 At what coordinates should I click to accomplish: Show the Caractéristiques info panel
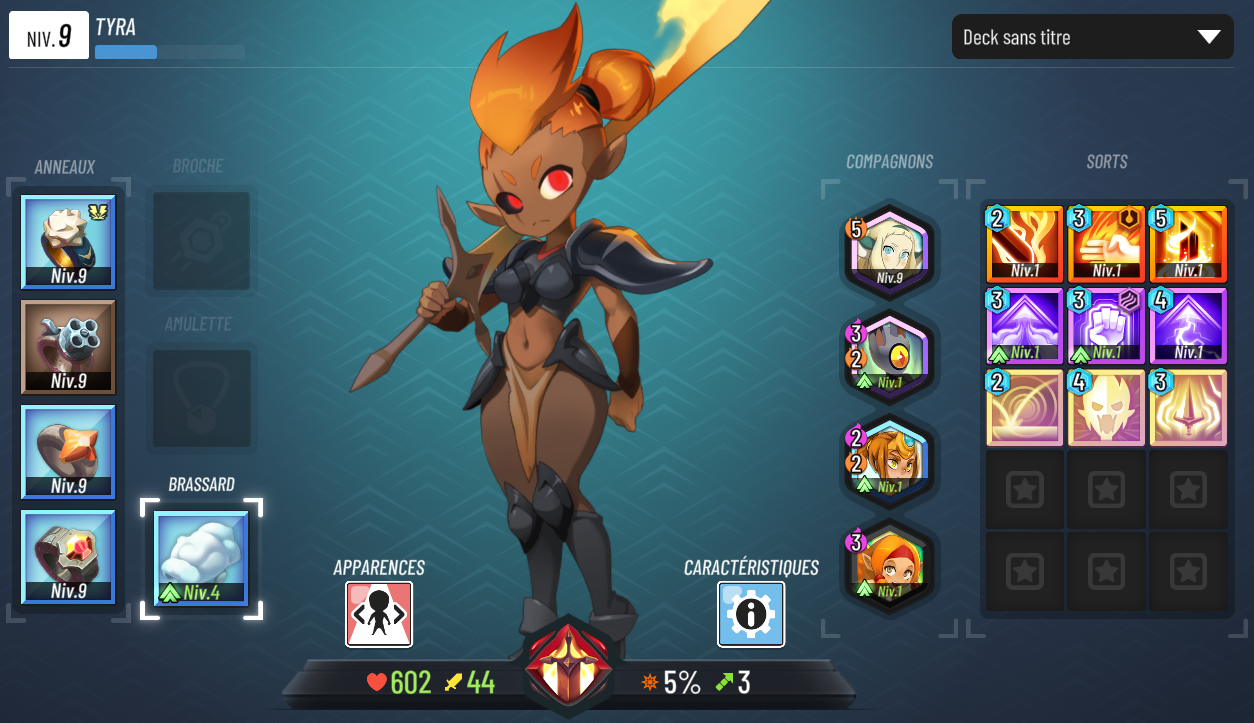click(751, 614)
